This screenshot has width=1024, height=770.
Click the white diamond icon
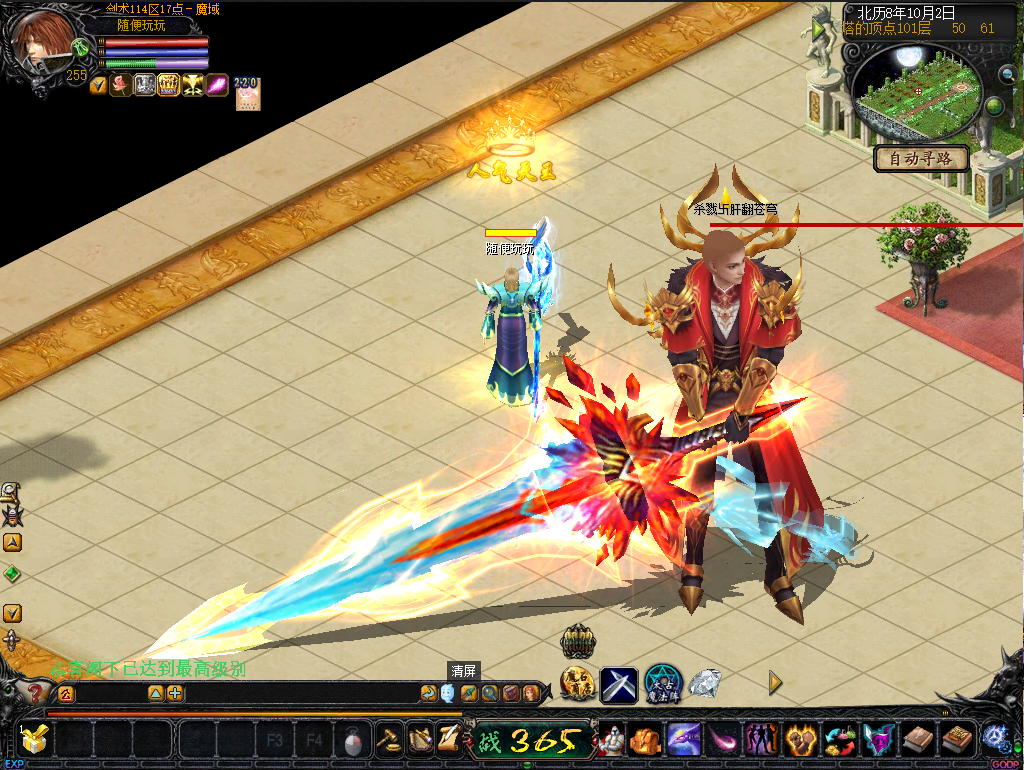tap(704, 684)
